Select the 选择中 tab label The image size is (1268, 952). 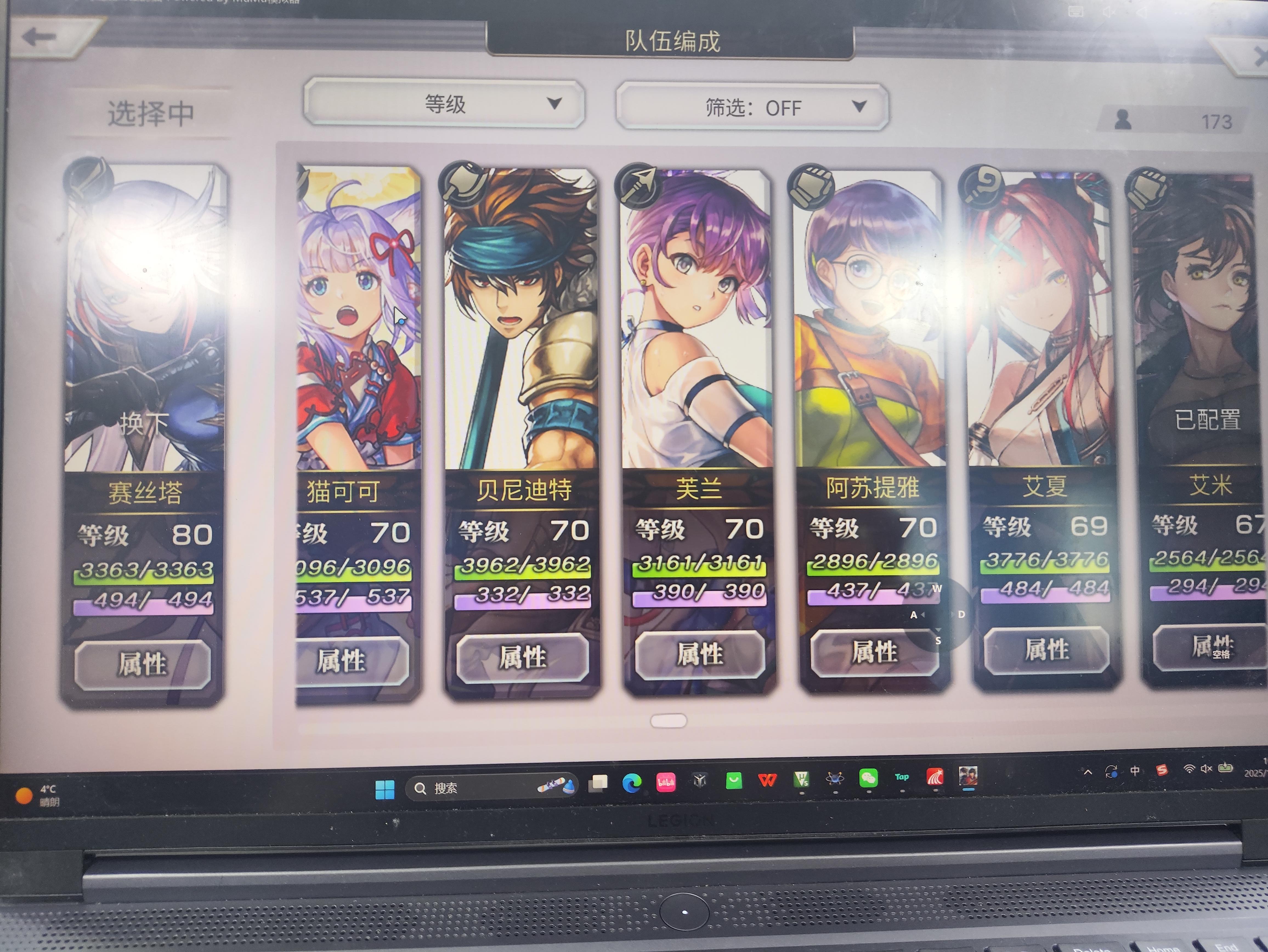tap(150, 114)
